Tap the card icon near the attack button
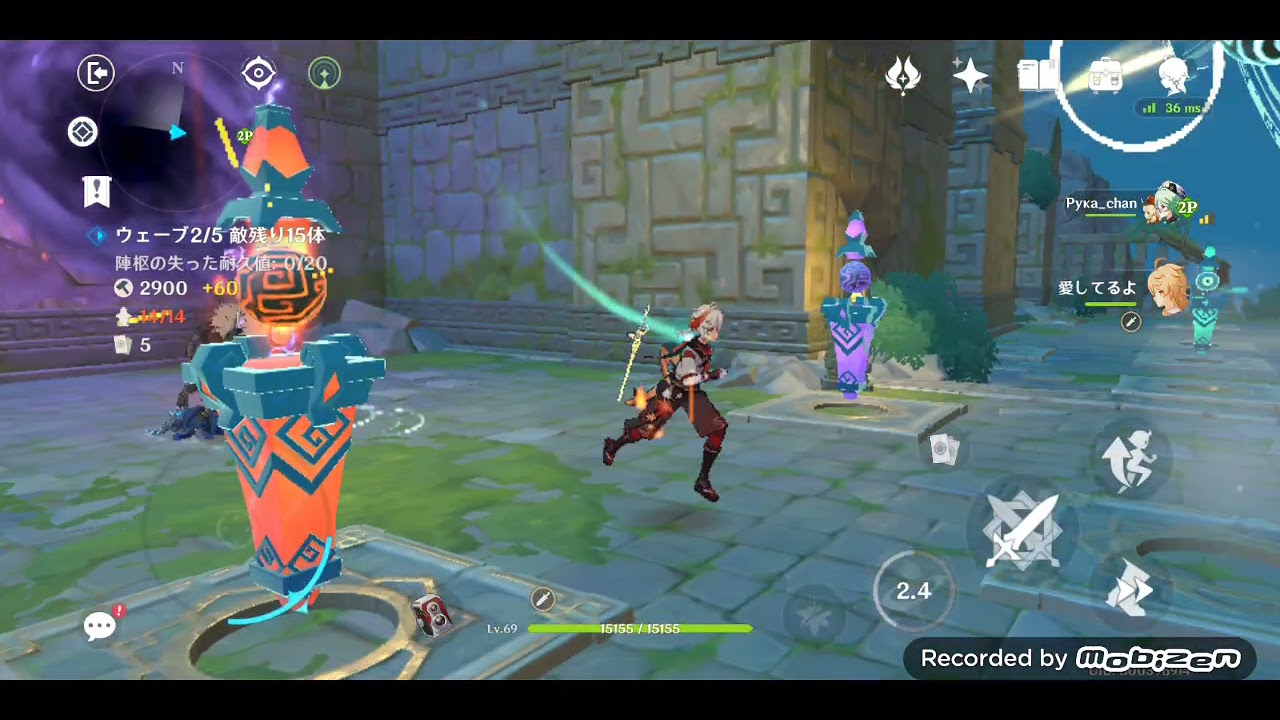Viewport: 1280px width, 720px height. pyautogui.click(x=942, y=450)
